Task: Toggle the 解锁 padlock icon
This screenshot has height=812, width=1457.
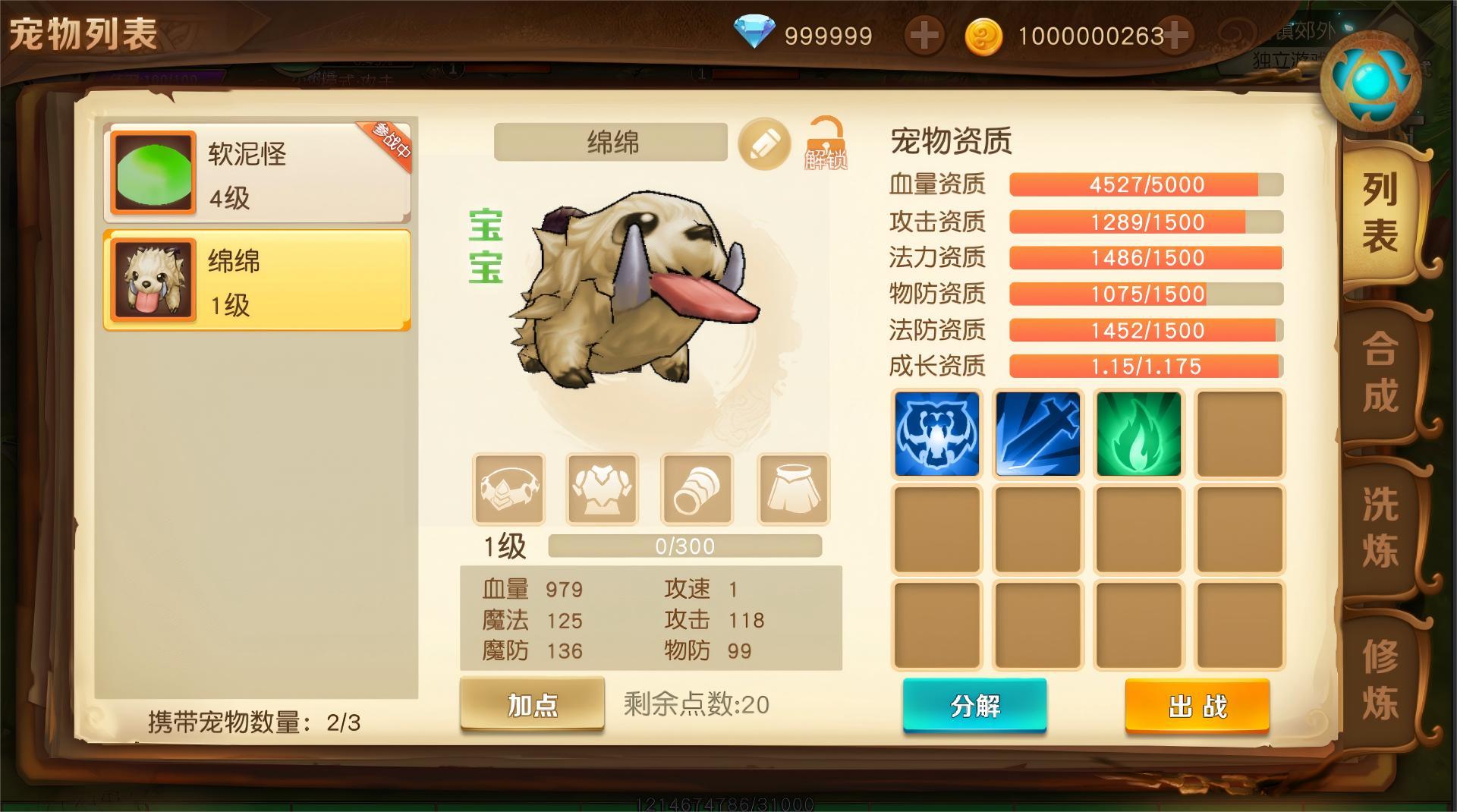Action: click(826, 143)
